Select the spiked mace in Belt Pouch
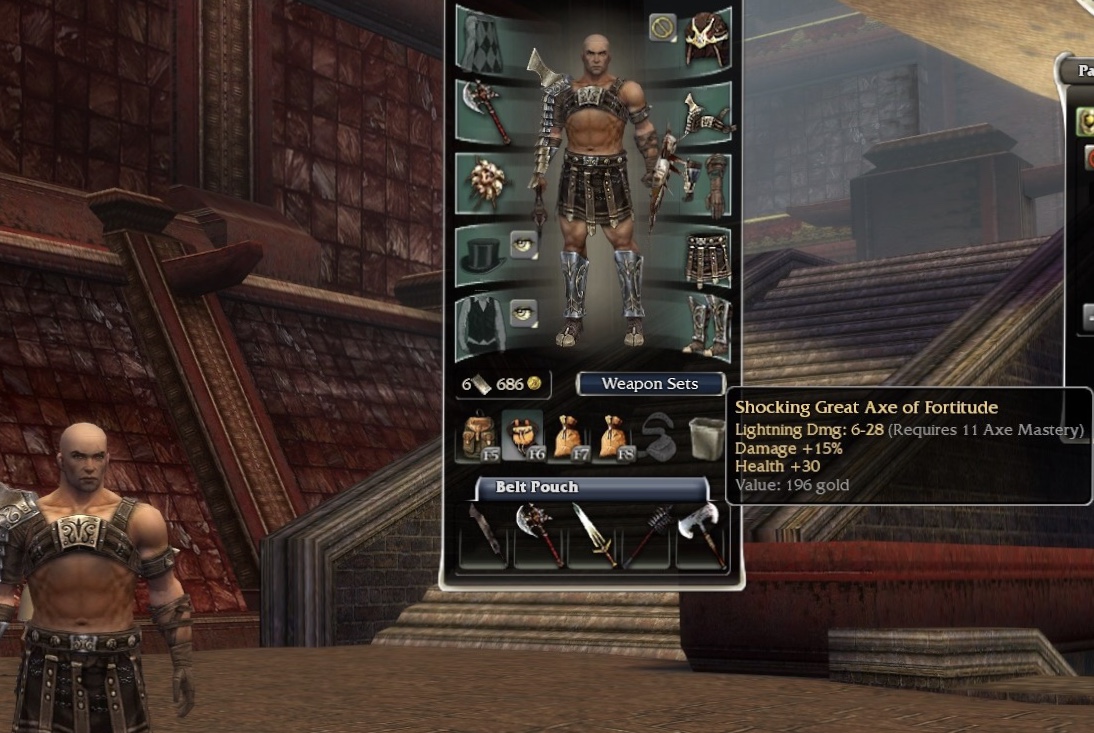Image resolution: width=1094 pixels, height=733 pixels. (647, 532)
